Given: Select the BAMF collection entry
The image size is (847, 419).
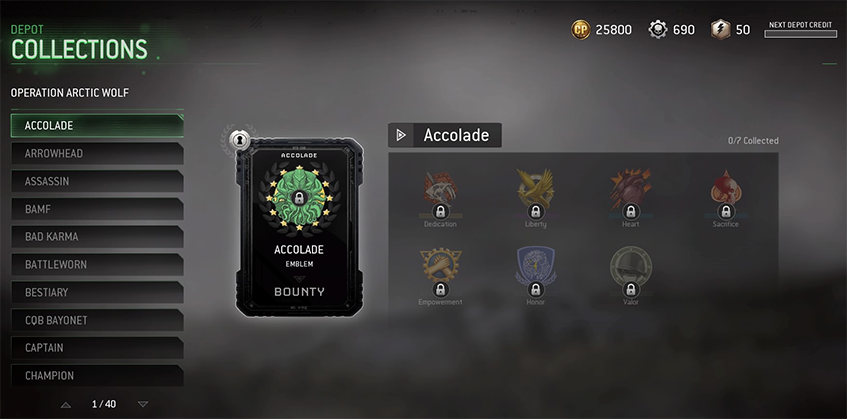Looking at the screenshot, I should tap(96, 209).
